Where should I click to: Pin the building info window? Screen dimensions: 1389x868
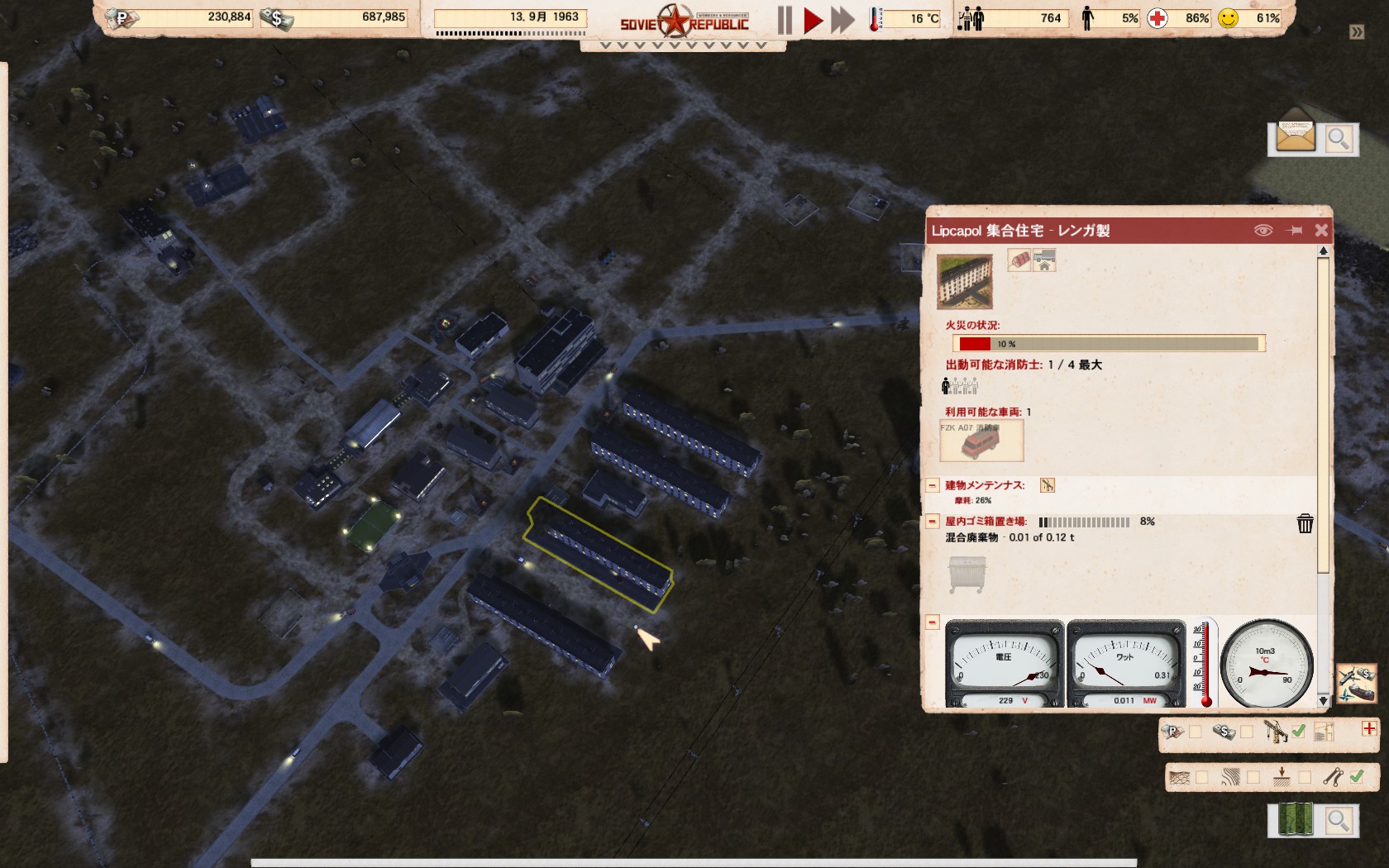point(1295,231)
